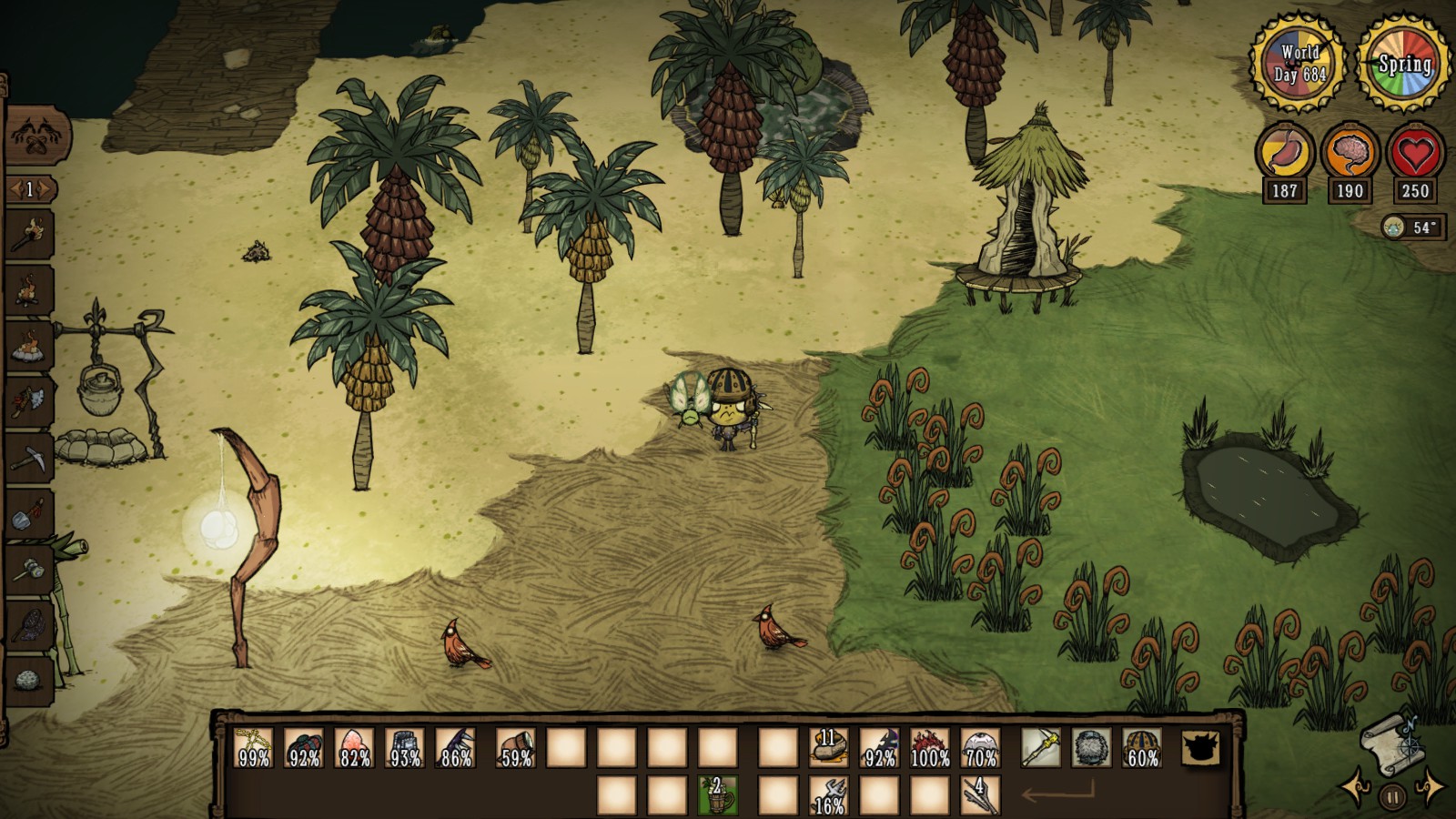Pick the red item at 100% durability
This screenshot has width=1456, height=819.
pyautogui.click(x=930, y=748)
